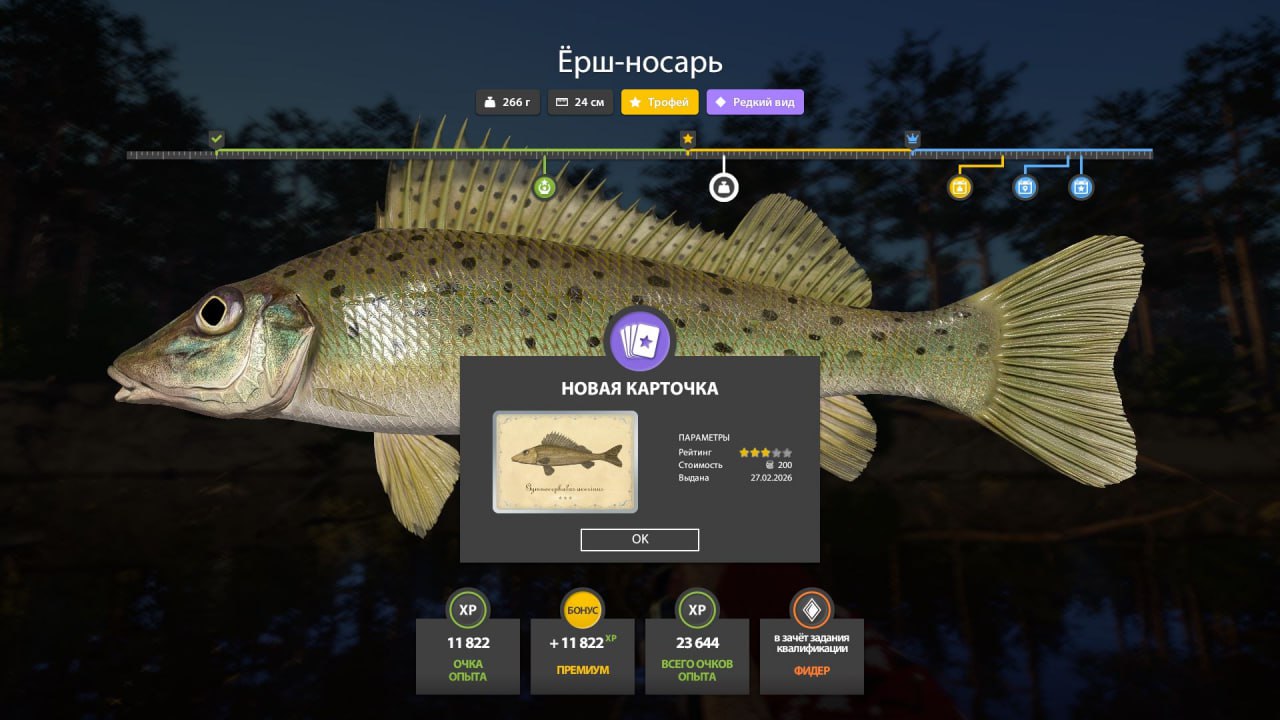Click the purple Редкий вид badge
Image resolution: width=1280 pixels, height=720 pixels.
click(x=755, y=102)
